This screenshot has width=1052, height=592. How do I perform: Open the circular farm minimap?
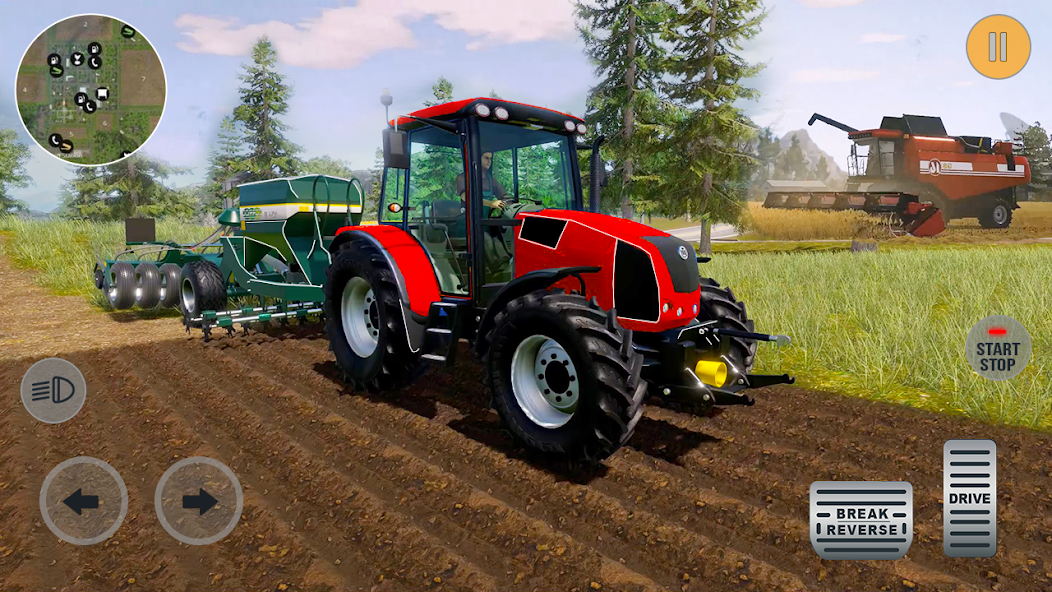91,89
